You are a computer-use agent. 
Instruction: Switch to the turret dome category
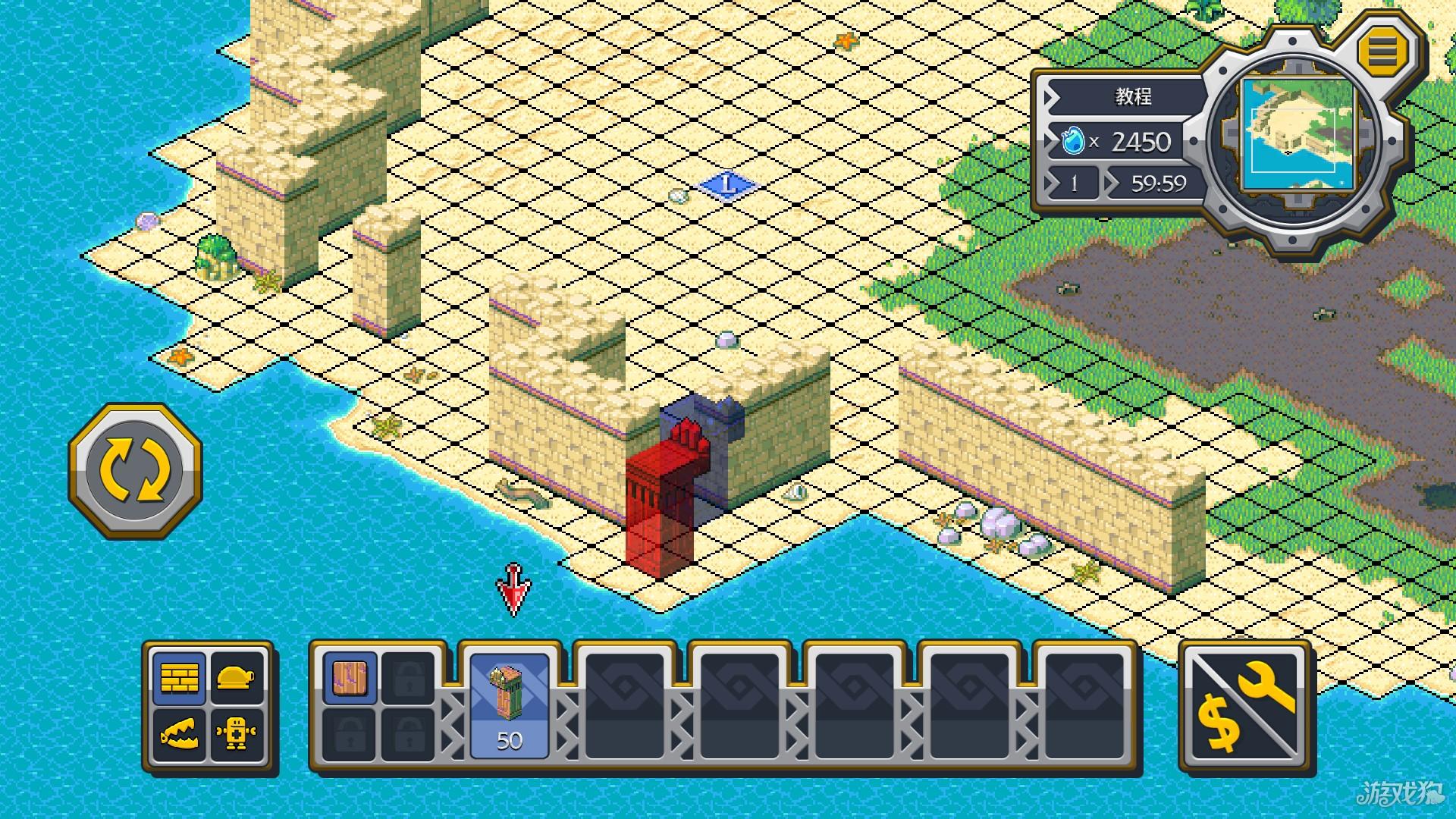pos(237,677)
